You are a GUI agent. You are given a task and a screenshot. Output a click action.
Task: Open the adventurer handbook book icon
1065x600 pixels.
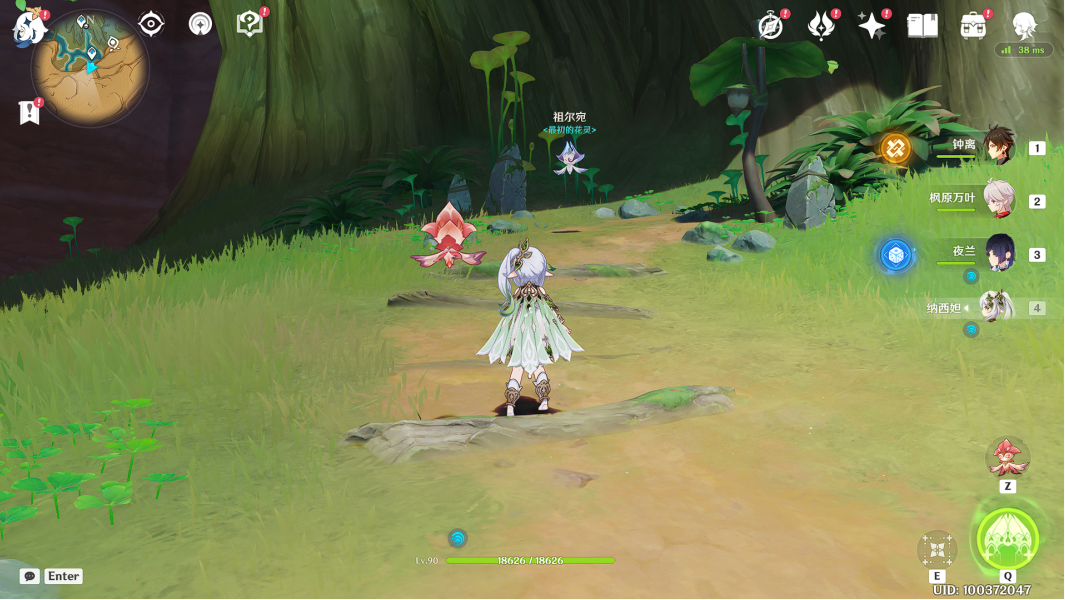click(x=922, y=26)
